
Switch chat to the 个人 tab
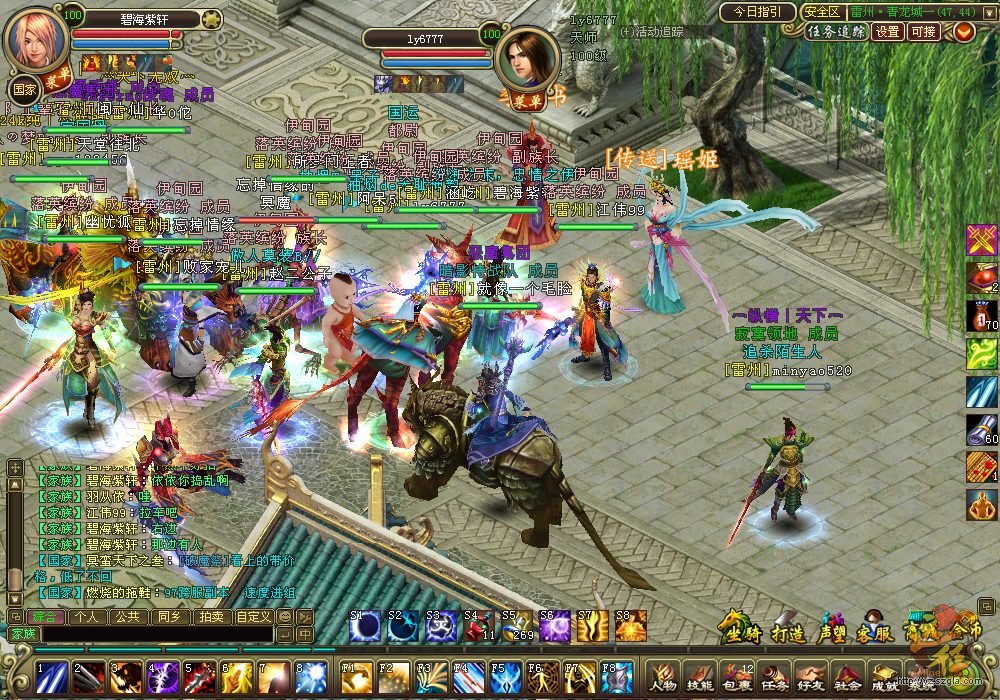point(86,617)
